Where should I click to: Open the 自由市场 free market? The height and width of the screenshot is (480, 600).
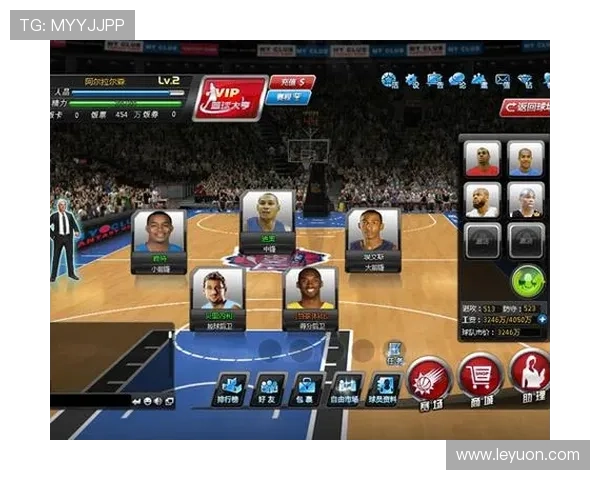coord(346,389)
